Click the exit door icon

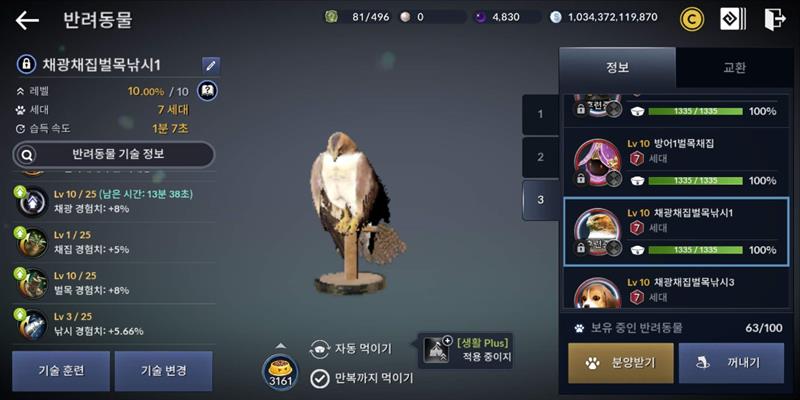[774, 18]
